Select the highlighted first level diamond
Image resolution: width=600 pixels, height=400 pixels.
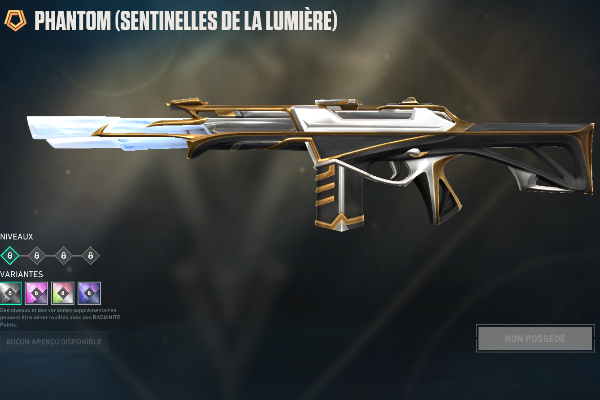10,256
